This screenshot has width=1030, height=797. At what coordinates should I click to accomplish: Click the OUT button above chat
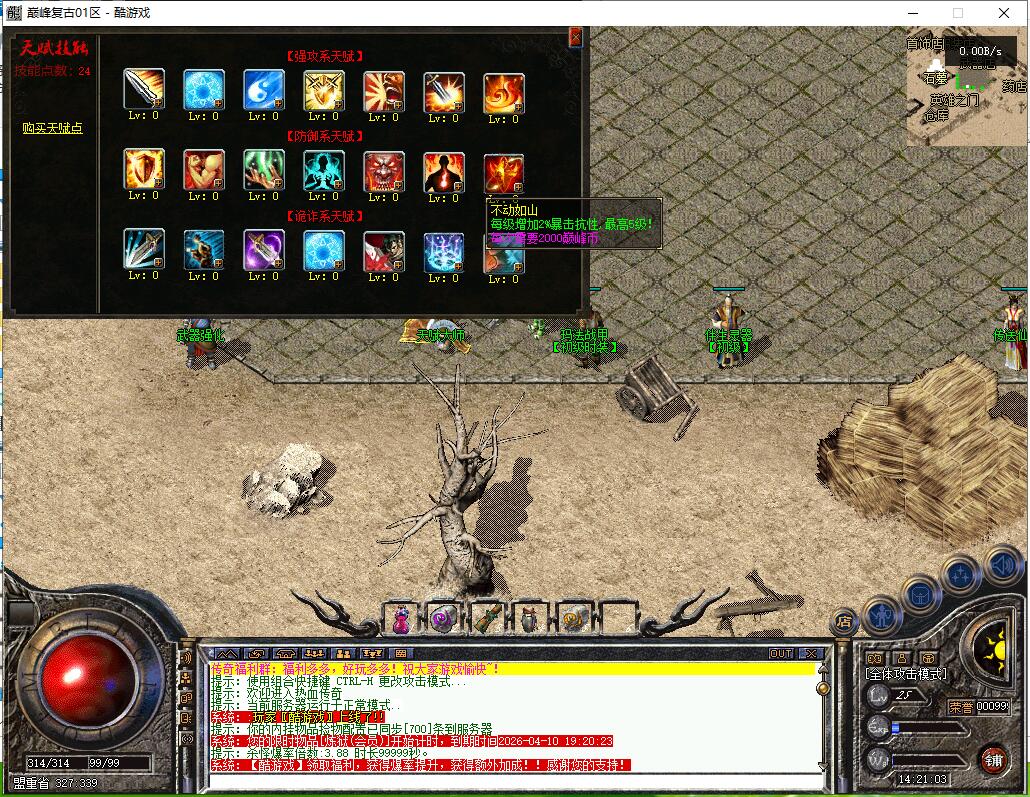point(780,654)
